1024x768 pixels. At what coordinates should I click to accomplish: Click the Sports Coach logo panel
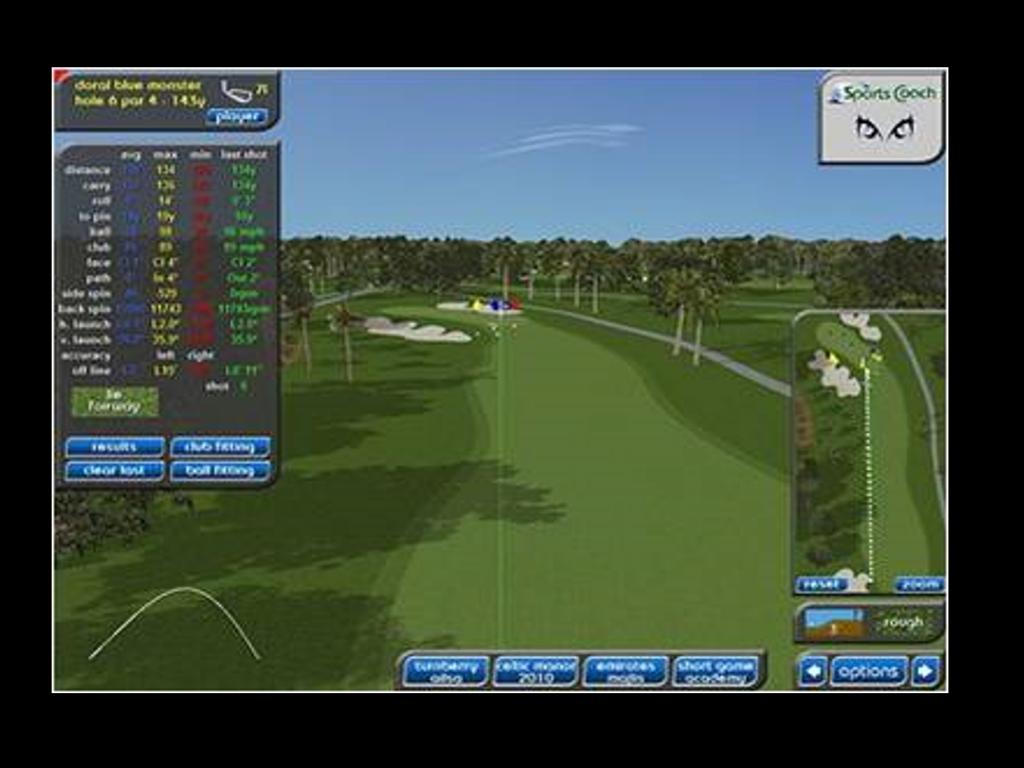881,117
